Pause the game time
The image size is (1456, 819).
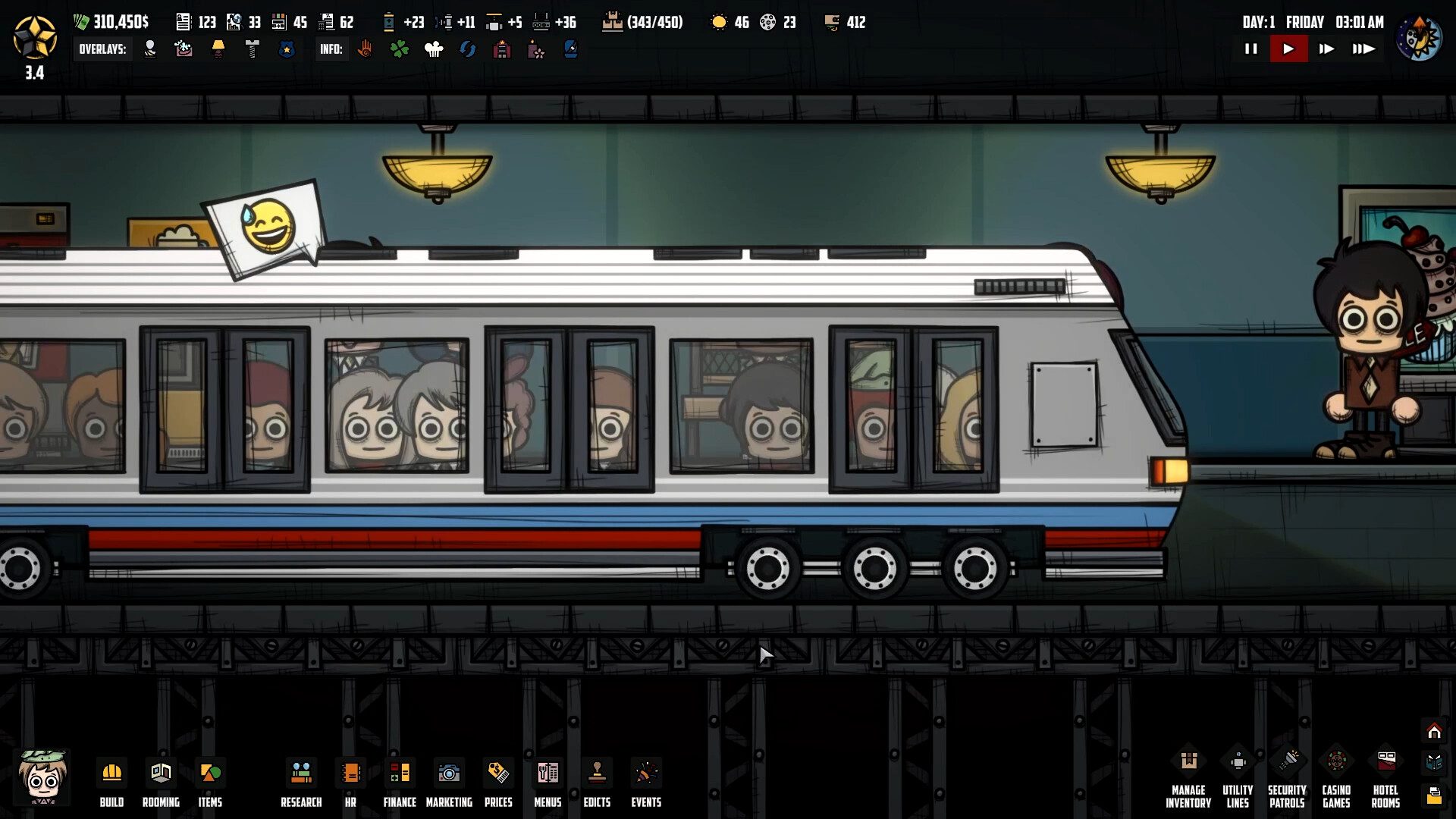pyautogui.click(x=1251, y=49)
